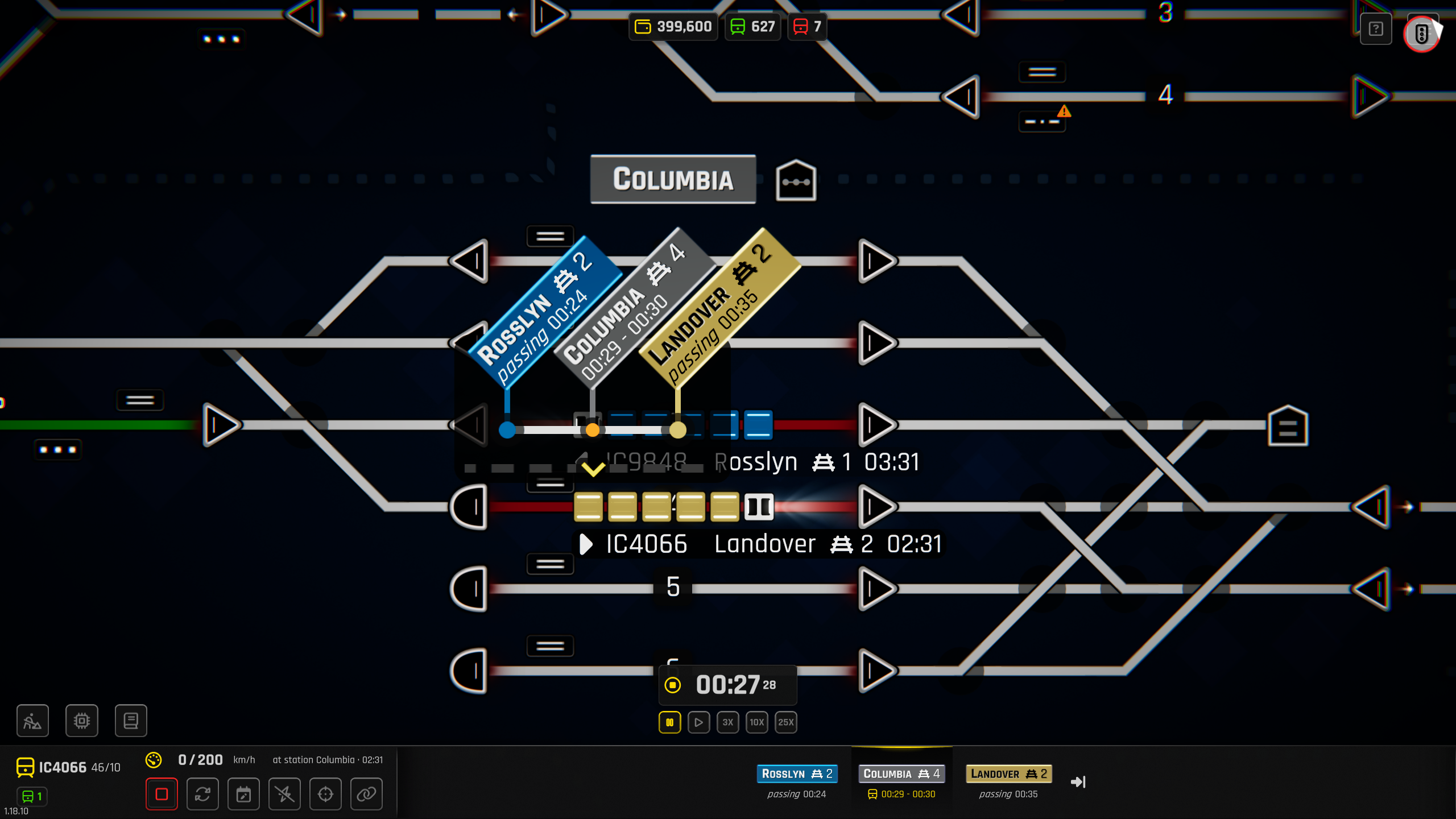Toggle auto-routing off icon for IC4066
Screen dimensions: 1456x819
tap(284, 794)
